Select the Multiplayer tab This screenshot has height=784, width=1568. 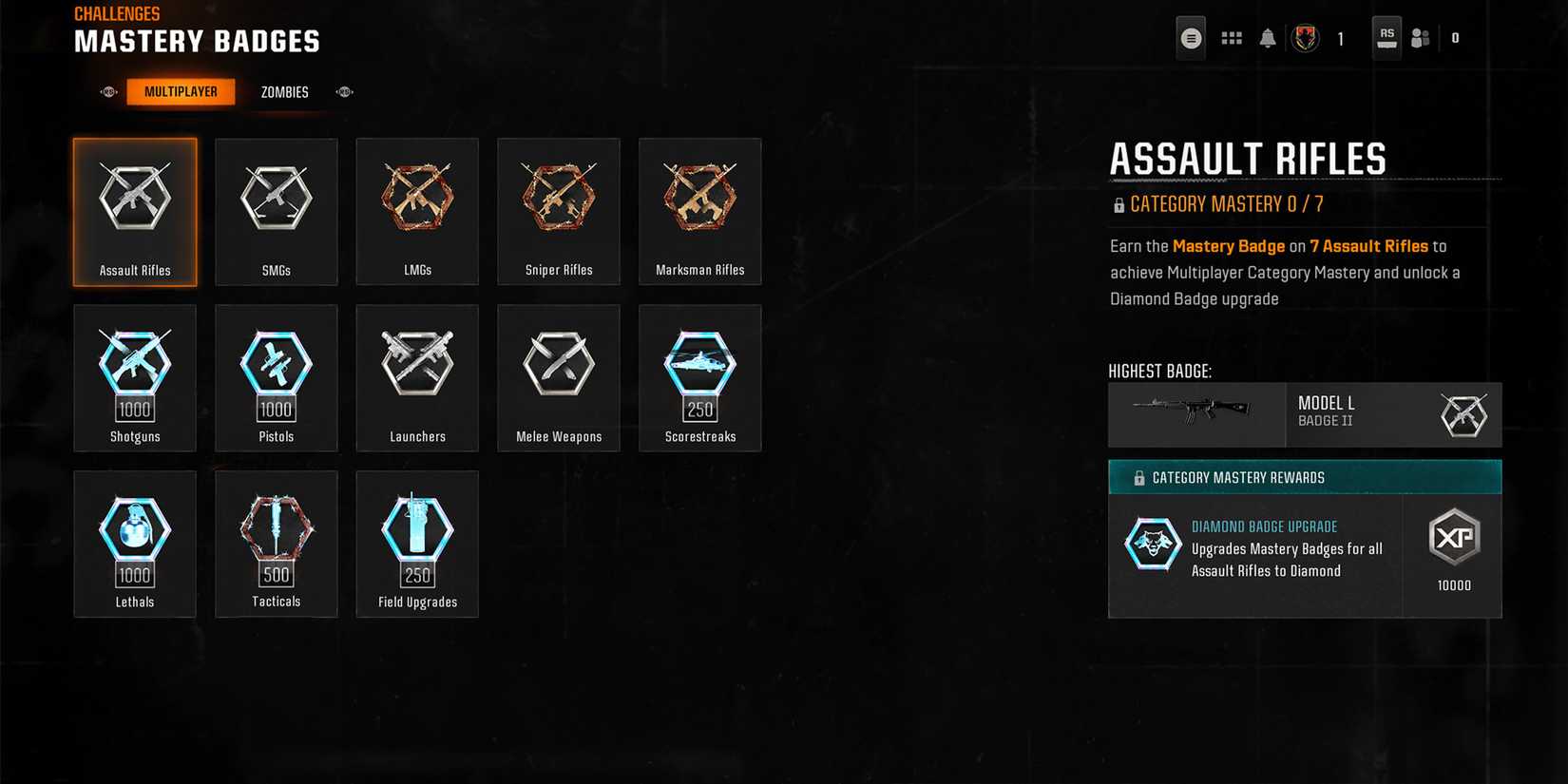pos(181,91)
